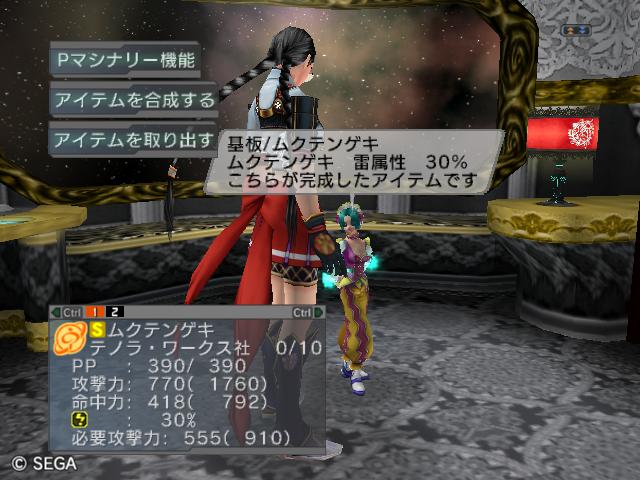Click the ムクテンゲキ weapon icon
Image resolution: width=640 pixels, height=480 pixels.
pos(70,338)
